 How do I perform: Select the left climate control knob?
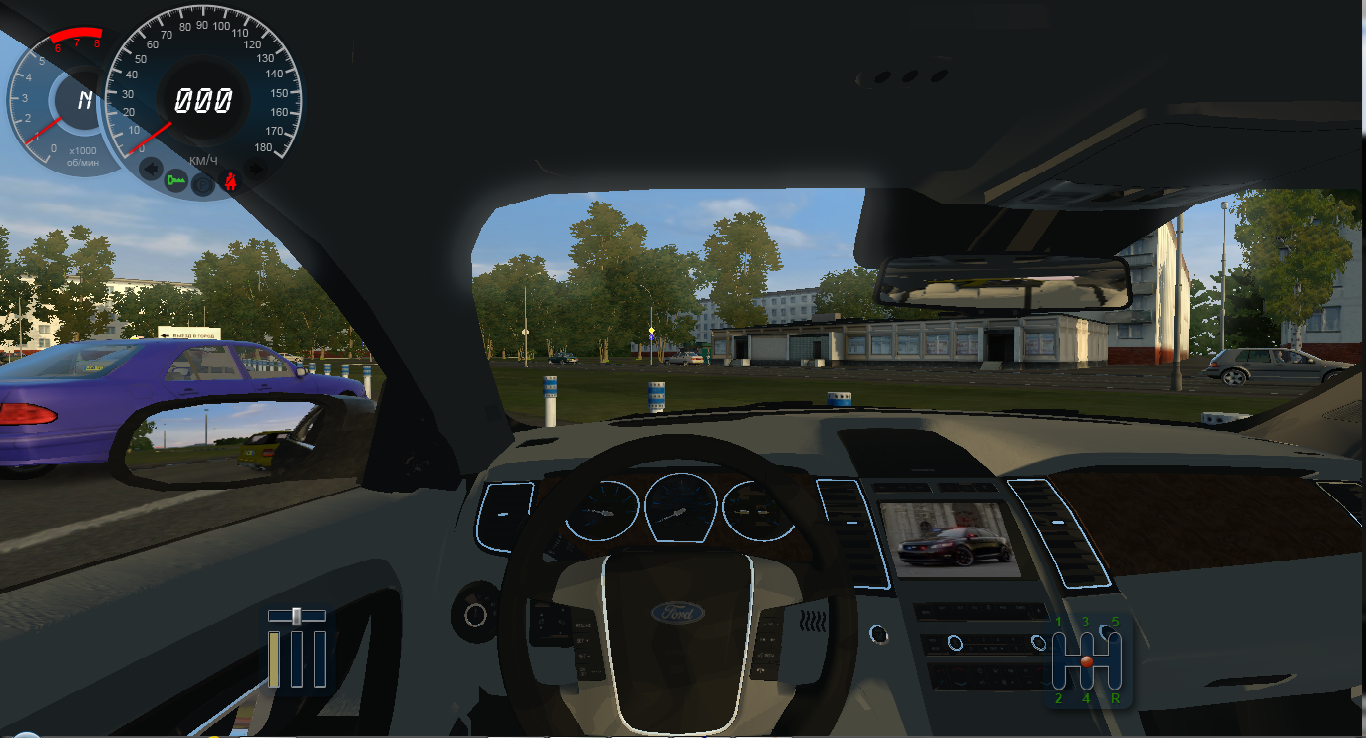(955, 642)
